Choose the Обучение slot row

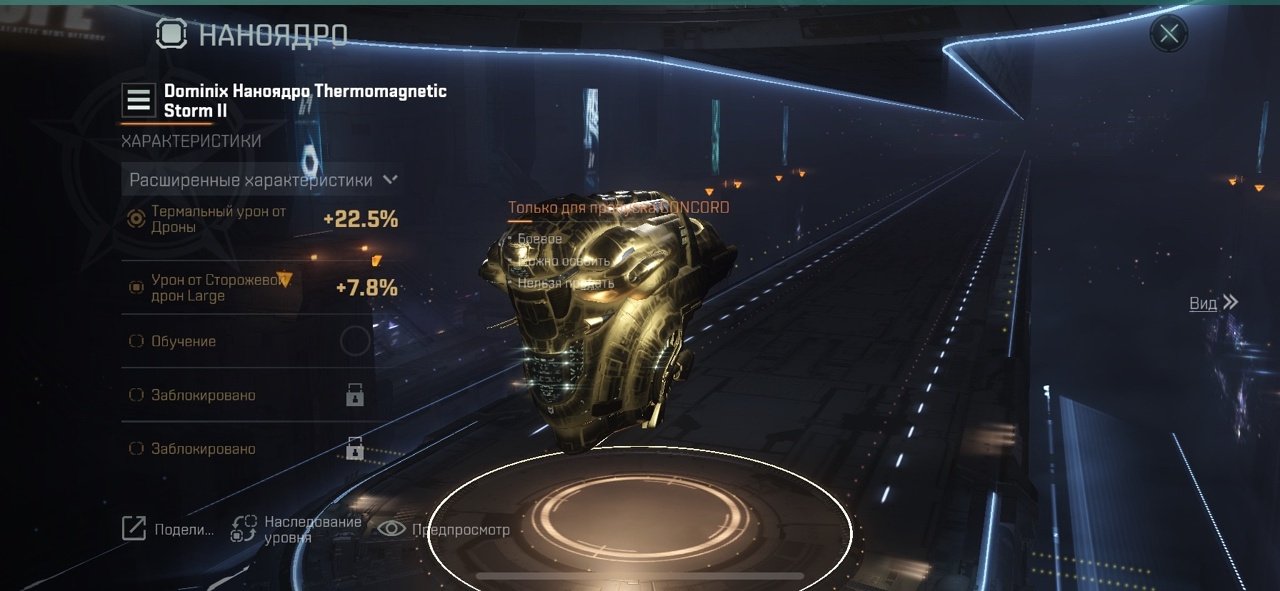point(250,341)
